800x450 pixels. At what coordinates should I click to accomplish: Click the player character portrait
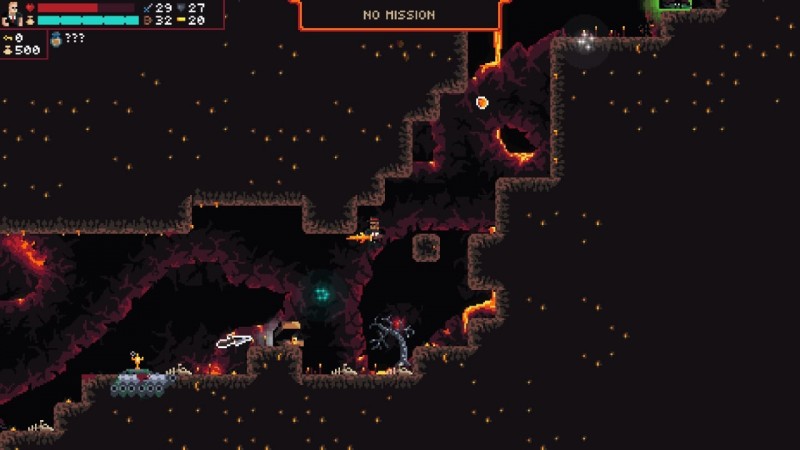coord(12,13)
